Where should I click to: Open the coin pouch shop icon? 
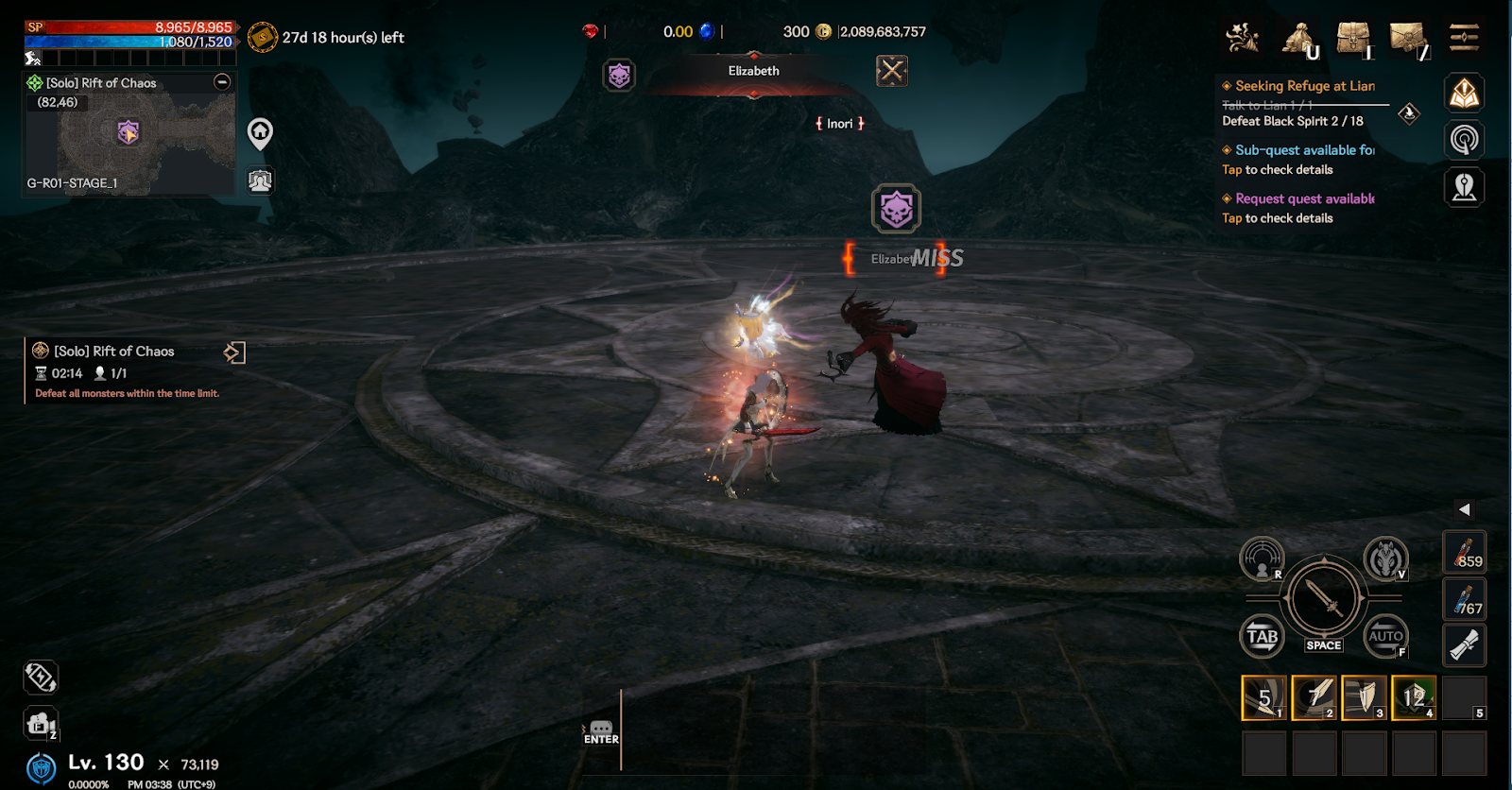pos(1299,39)
